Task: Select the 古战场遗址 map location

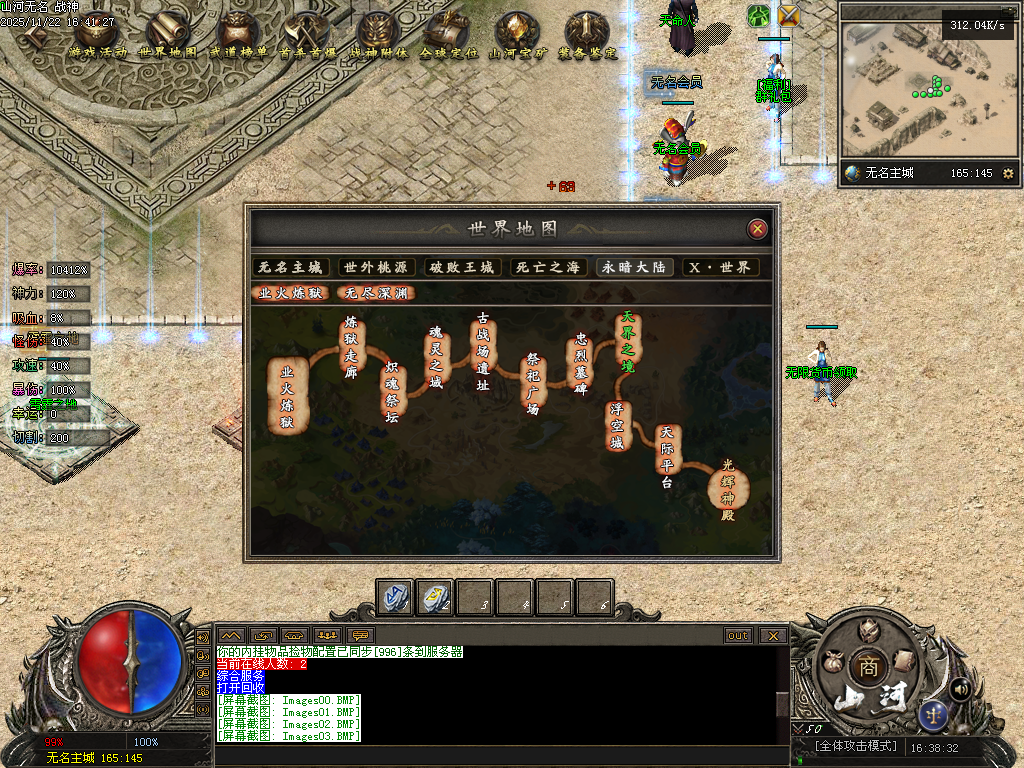Action: [x=483, y=348]
